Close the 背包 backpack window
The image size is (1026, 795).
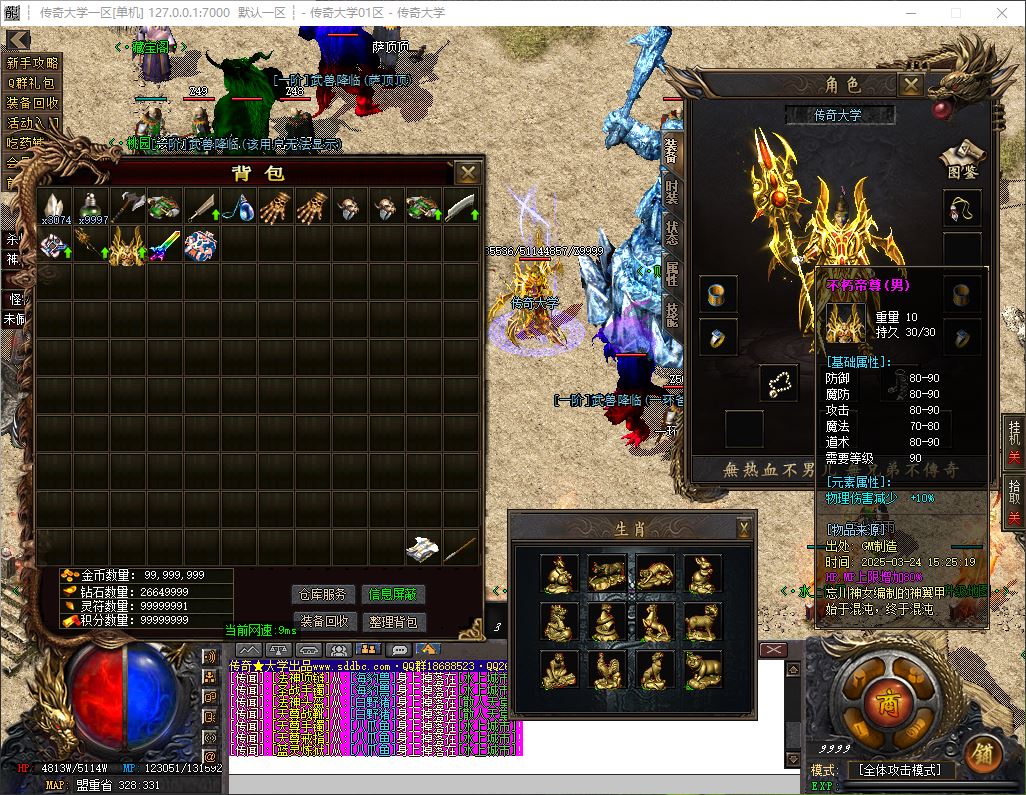click(467, 173)
